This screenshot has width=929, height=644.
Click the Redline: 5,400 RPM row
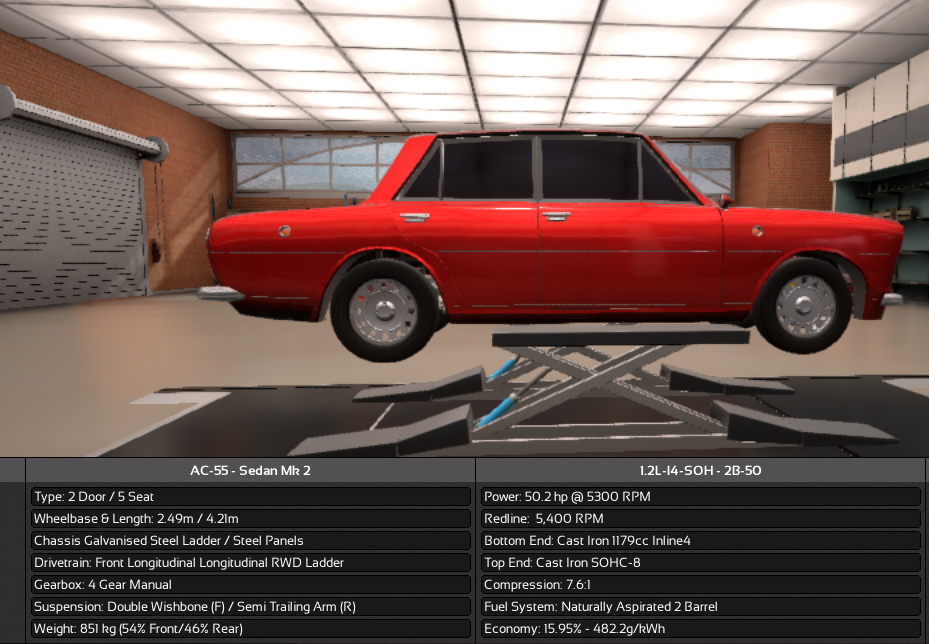[700, 519]
